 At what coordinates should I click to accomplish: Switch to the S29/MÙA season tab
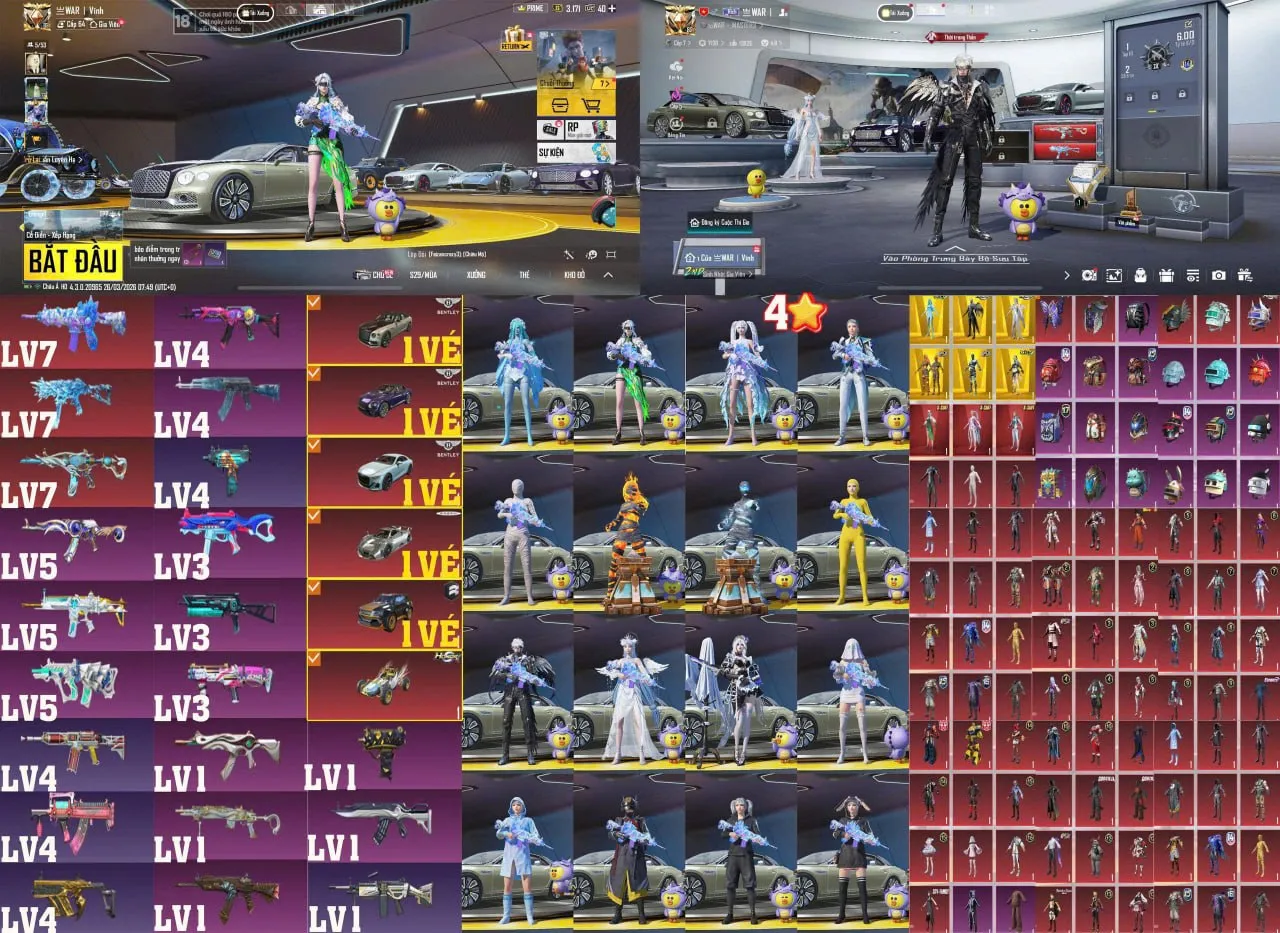click(x=423, y=274)
